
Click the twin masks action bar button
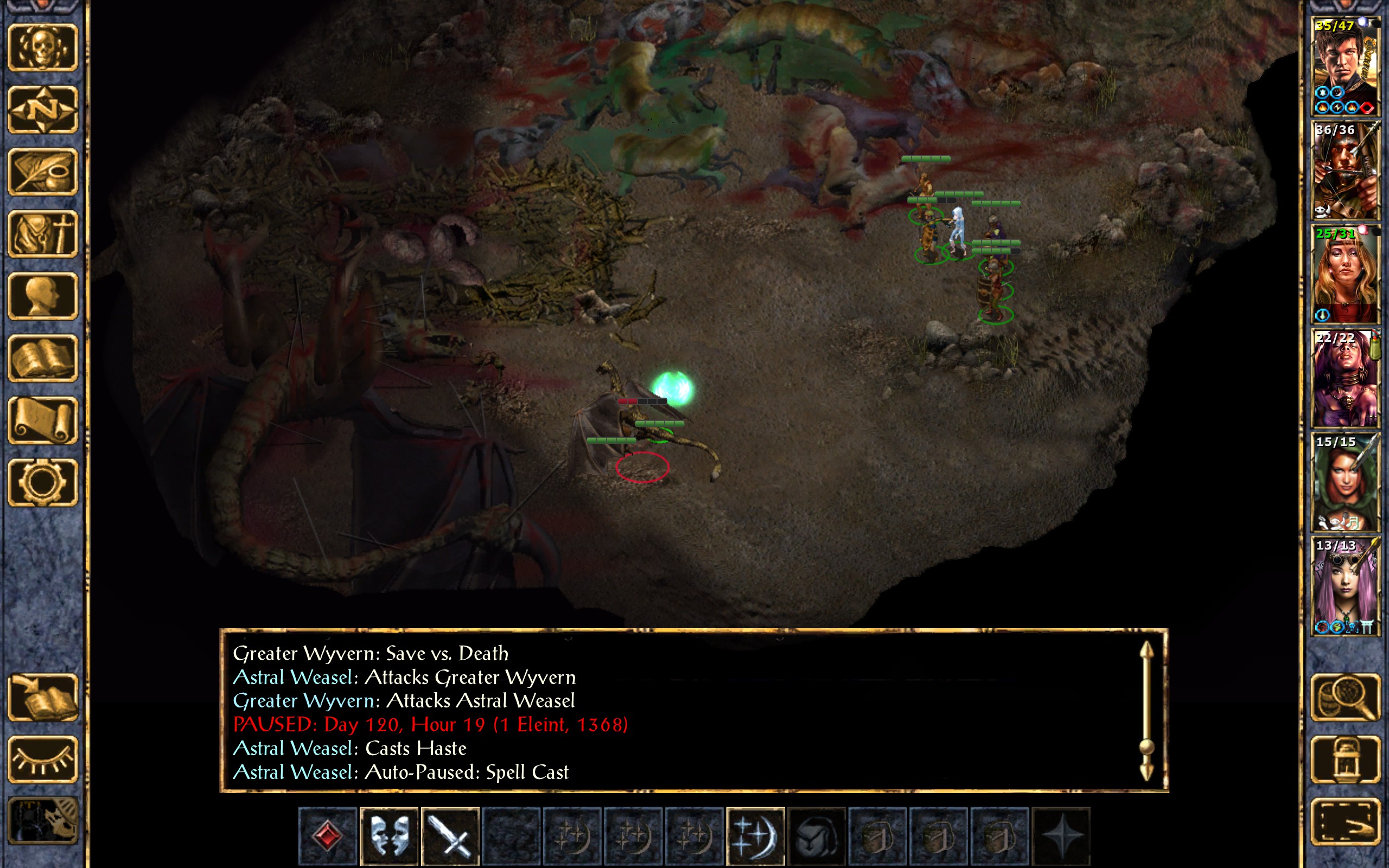tap(389, 836)
